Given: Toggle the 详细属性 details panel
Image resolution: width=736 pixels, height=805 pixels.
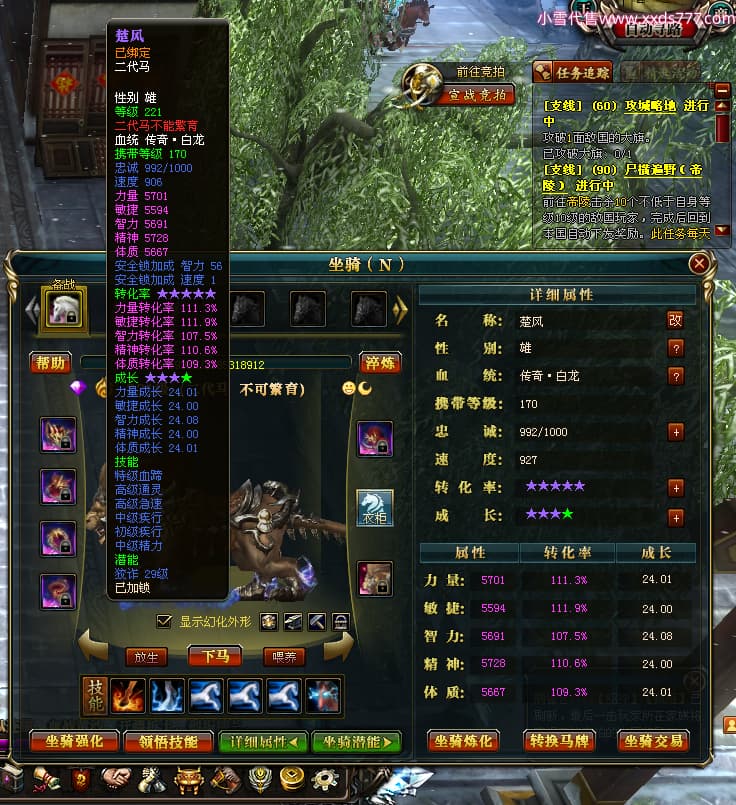Looking at the screenshot, I should click(263, 741).
